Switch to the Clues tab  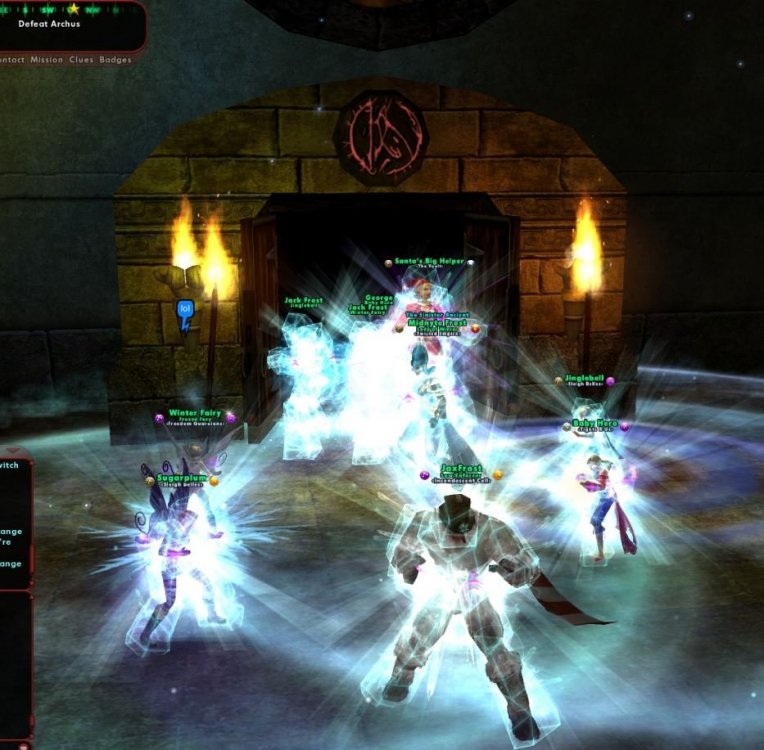(81, 60)
